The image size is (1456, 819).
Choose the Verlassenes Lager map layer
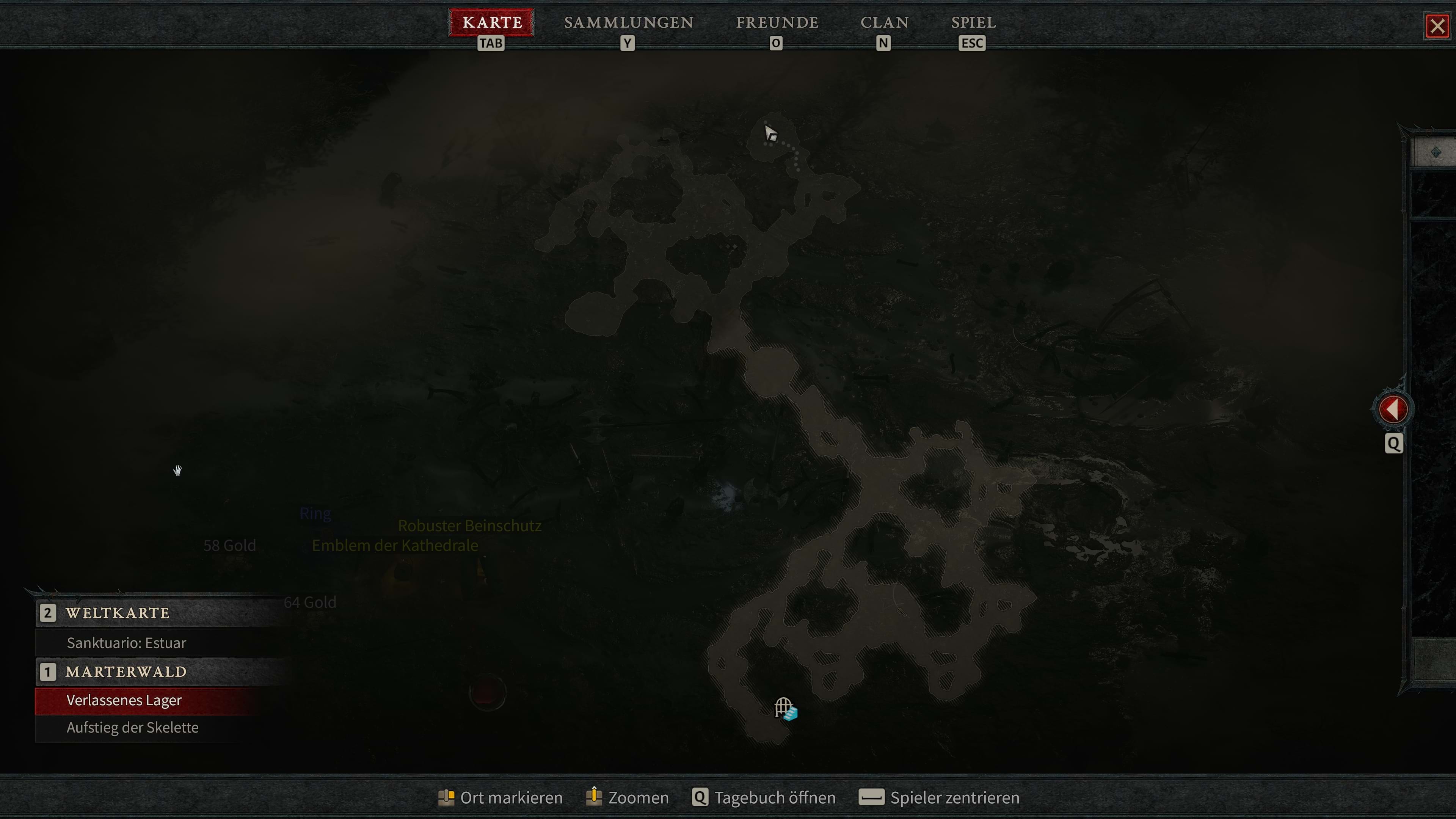(x=124, y=700)
